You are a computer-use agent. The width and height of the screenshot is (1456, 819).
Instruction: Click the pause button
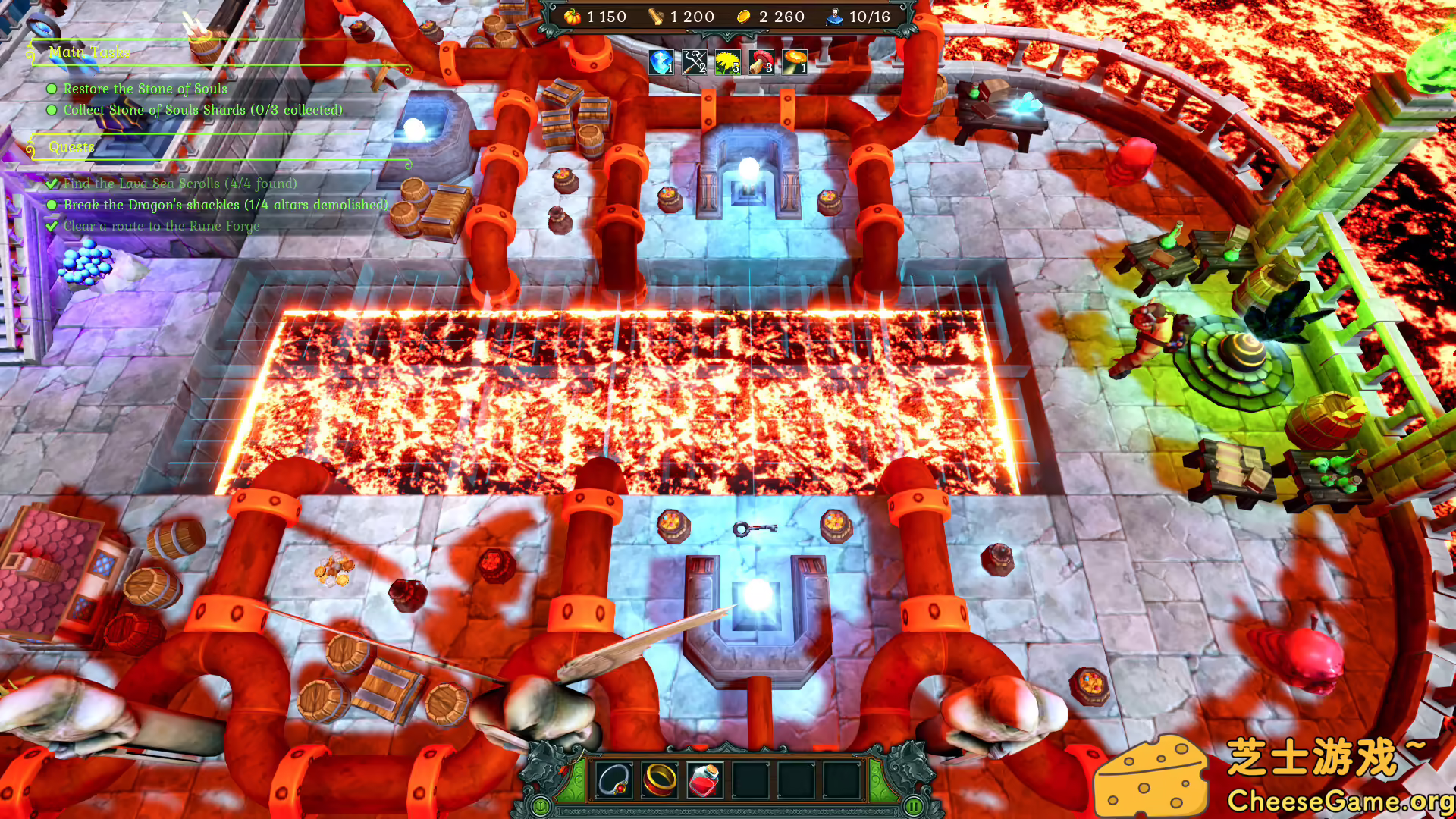[x=914, y=806]
